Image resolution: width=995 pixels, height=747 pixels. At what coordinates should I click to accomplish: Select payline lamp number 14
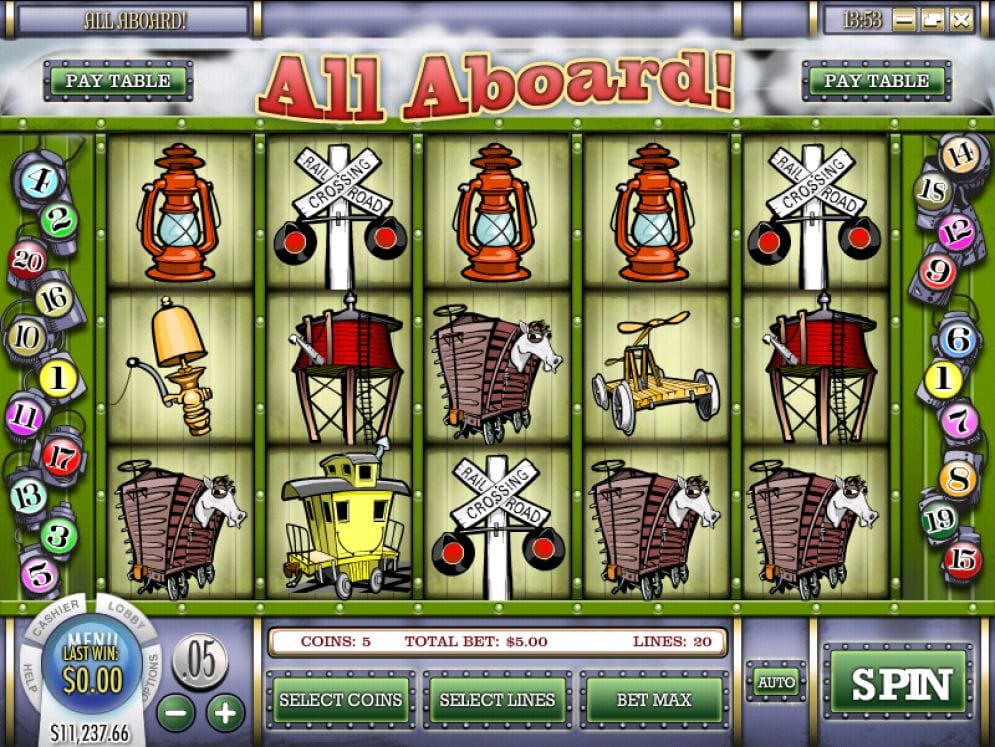pyautogui.click(x=958, y=153)
